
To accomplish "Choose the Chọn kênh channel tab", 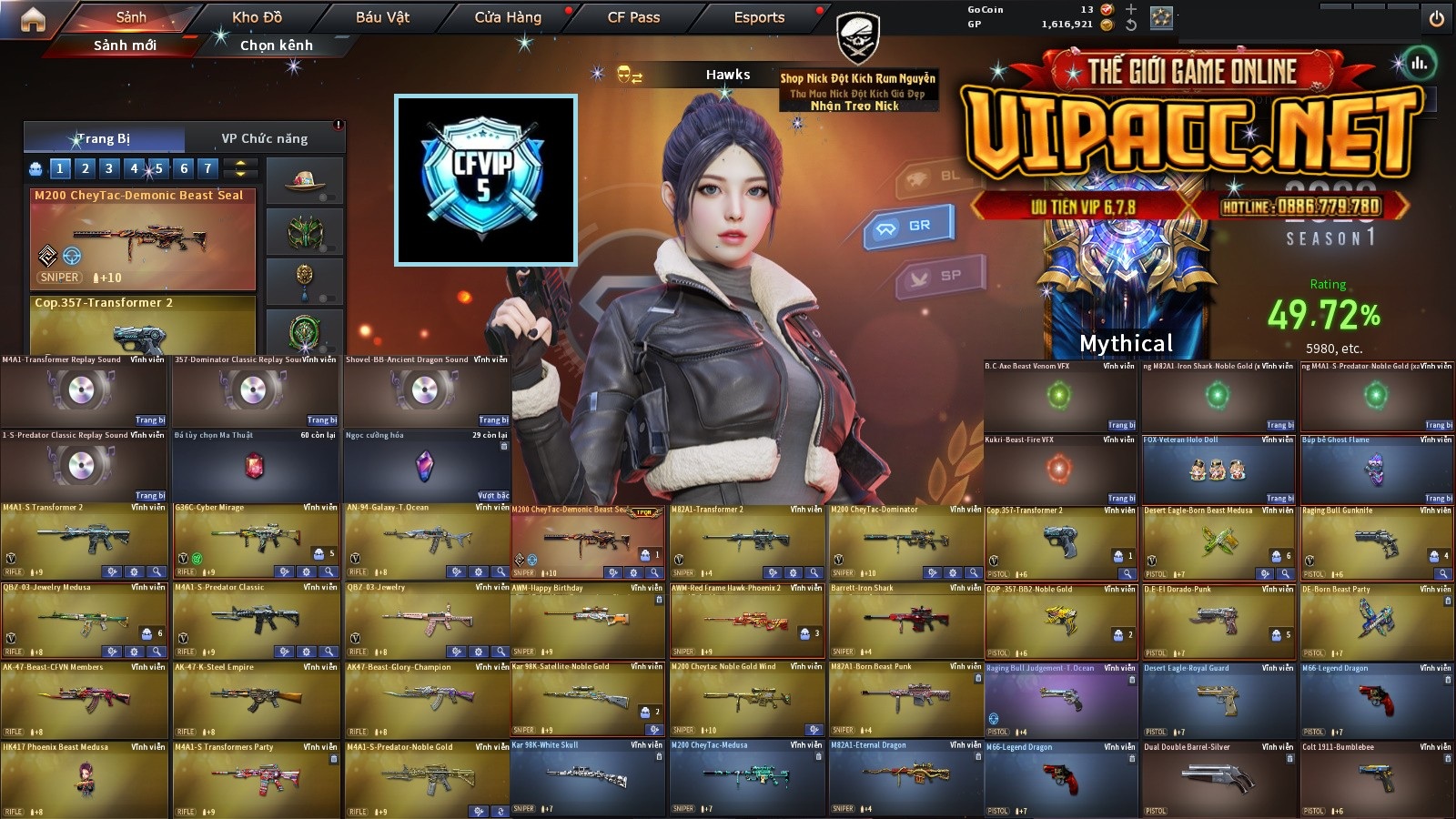I will [x=276, y=45].
